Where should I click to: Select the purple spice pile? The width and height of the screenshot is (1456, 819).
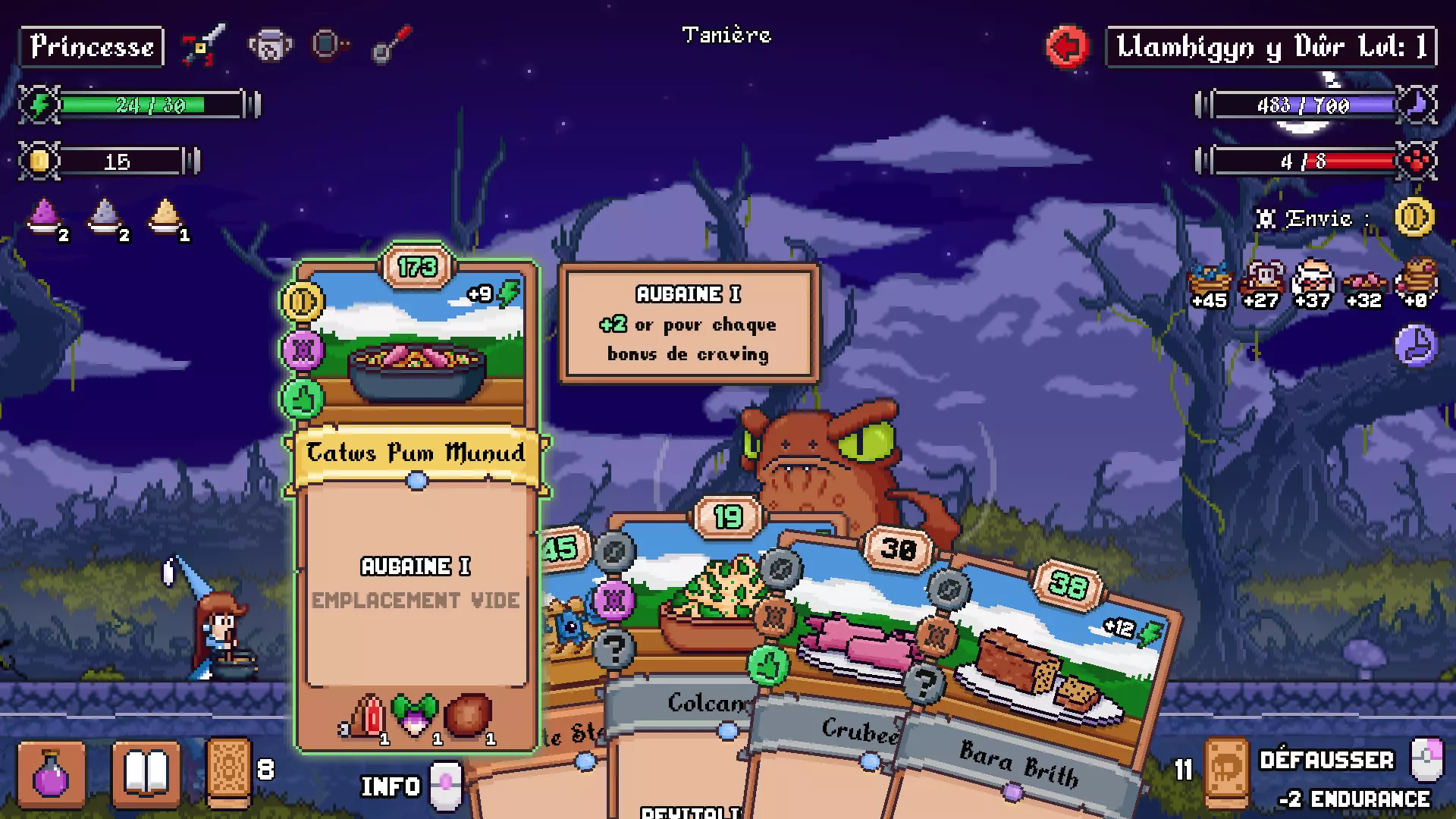(44, 215)
